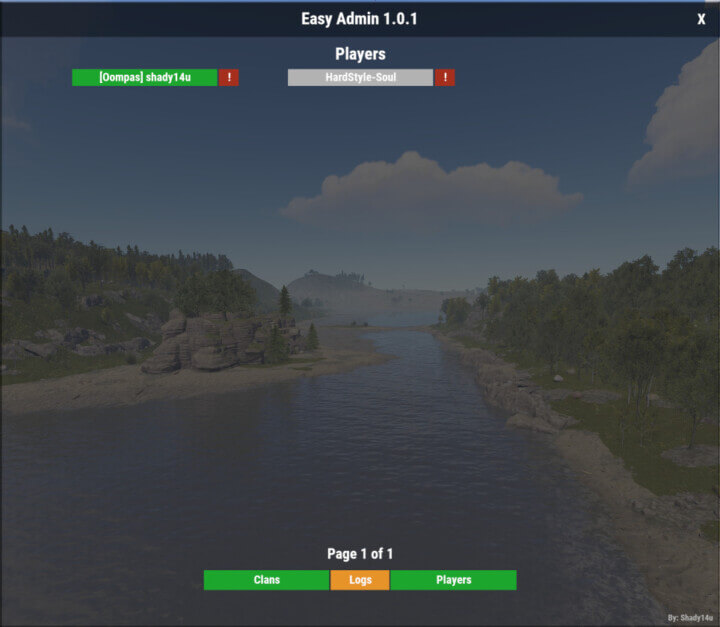
Task: Select player HardStyle-Soul
Action: tap(360, 77)
